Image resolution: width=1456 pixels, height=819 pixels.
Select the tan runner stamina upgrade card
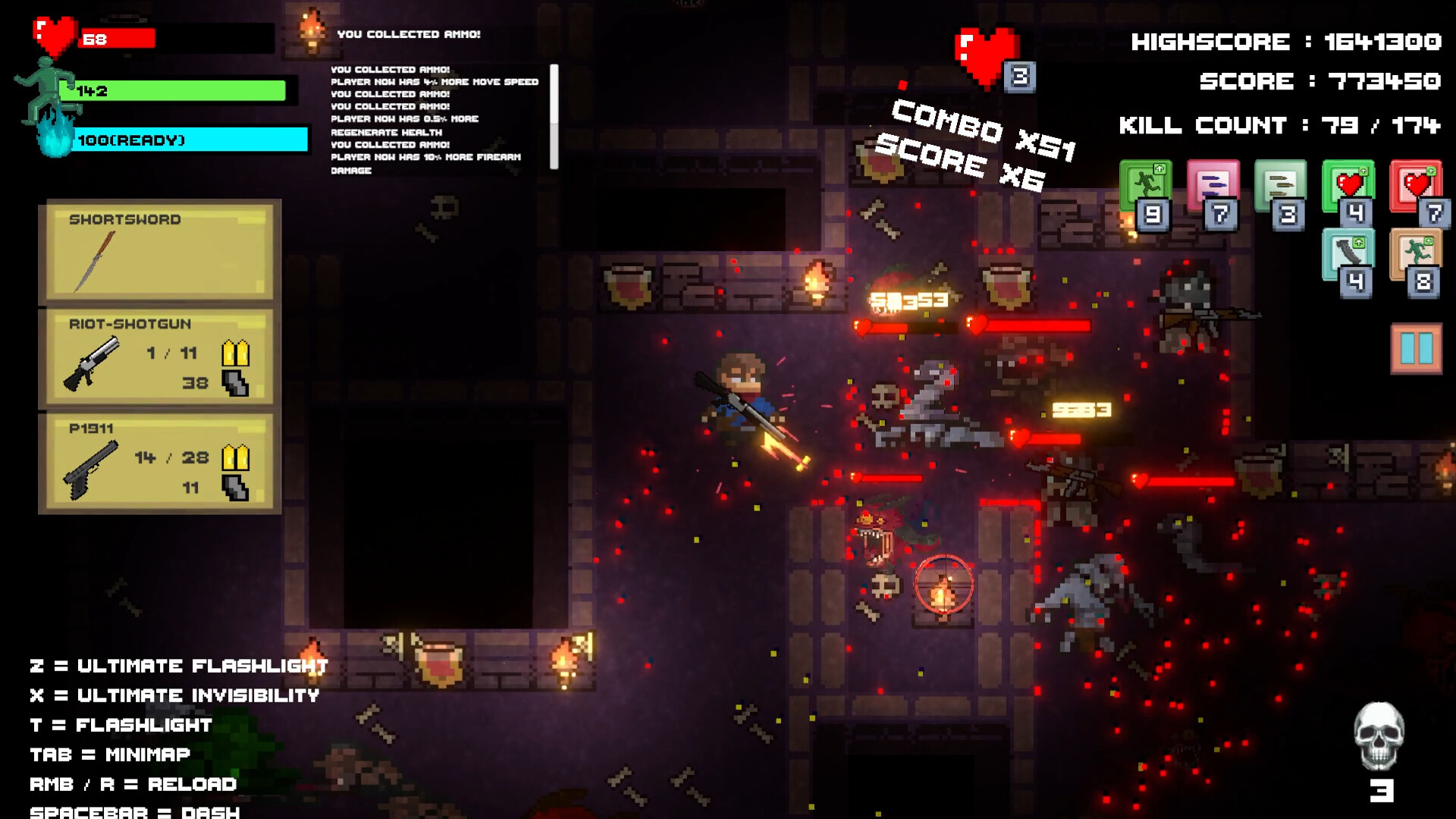pos(1415,253)
